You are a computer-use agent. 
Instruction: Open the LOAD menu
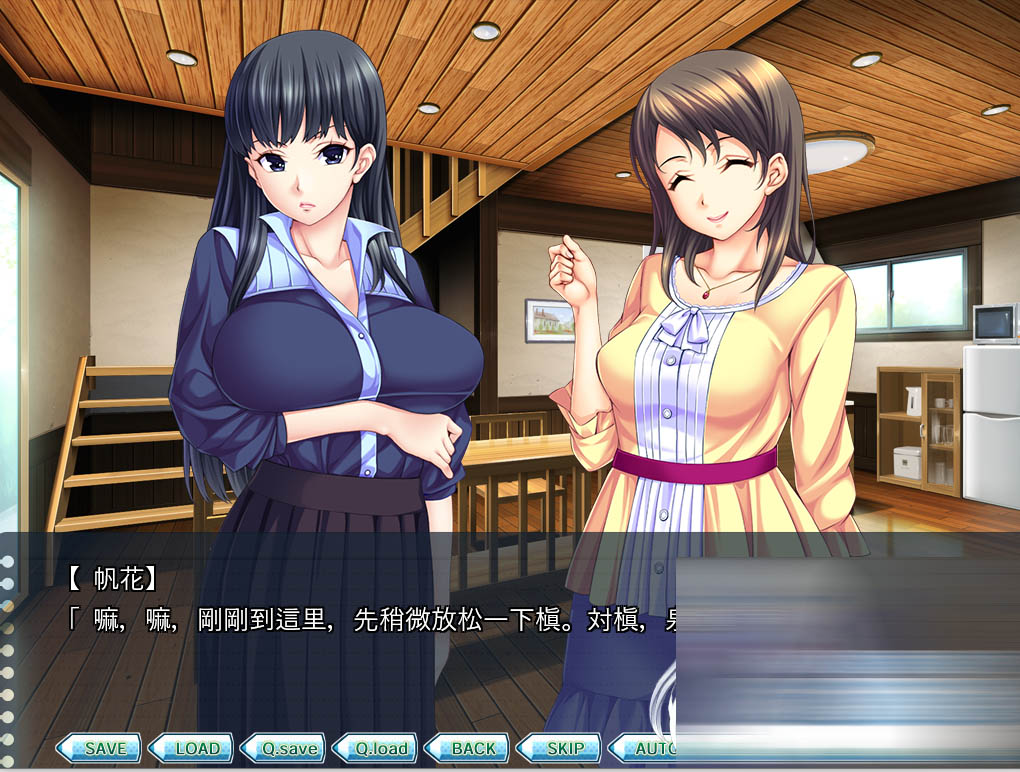(x=190, y=748)
